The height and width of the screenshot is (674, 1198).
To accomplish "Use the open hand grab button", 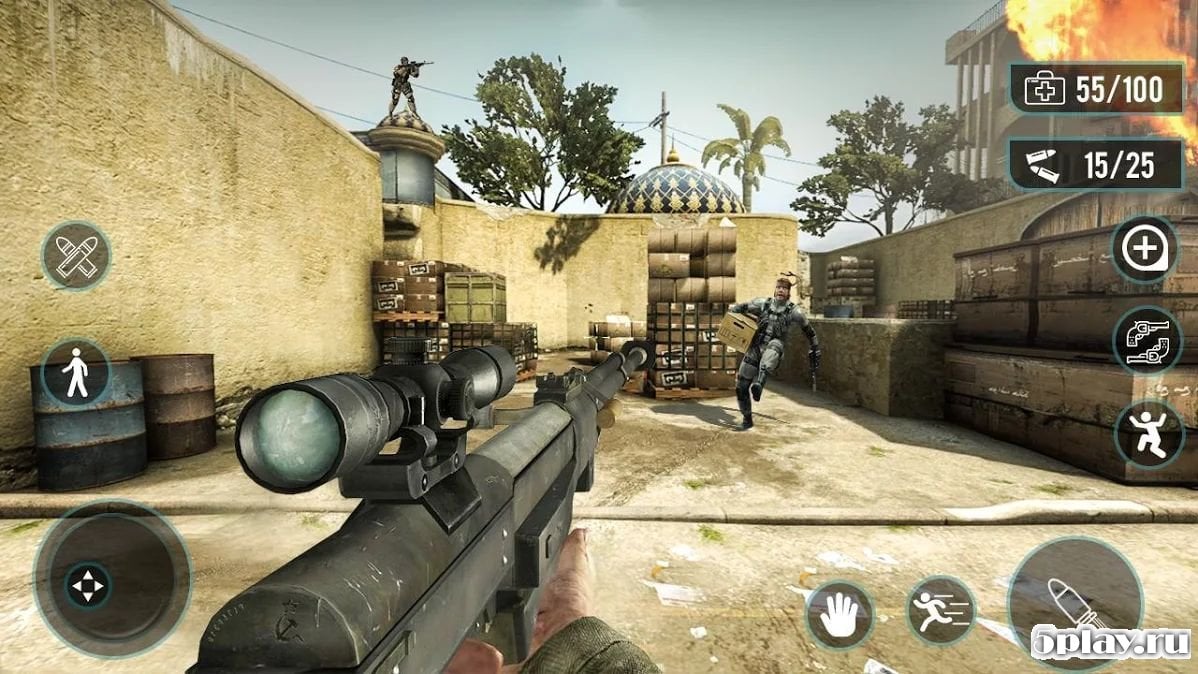I will pos(839,615).
